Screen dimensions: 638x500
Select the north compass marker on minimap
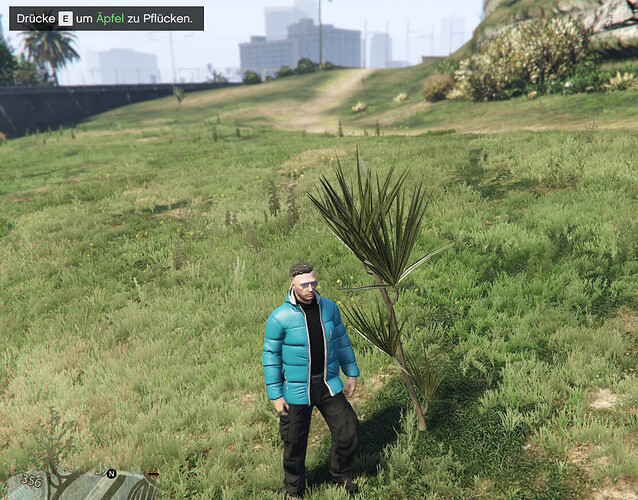click(111, 473)
